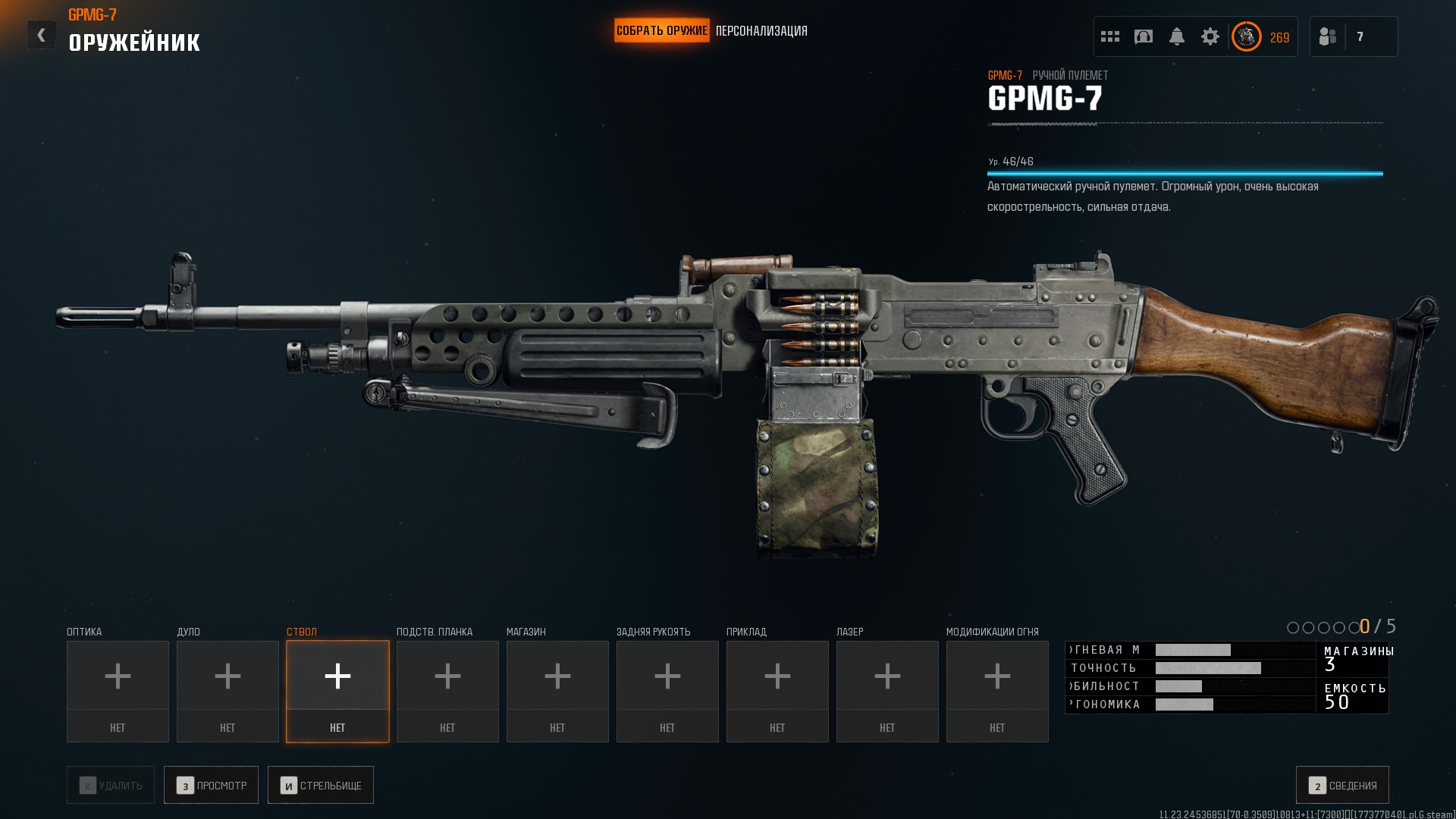Choose the Модификации огня slot

[997, 691]
